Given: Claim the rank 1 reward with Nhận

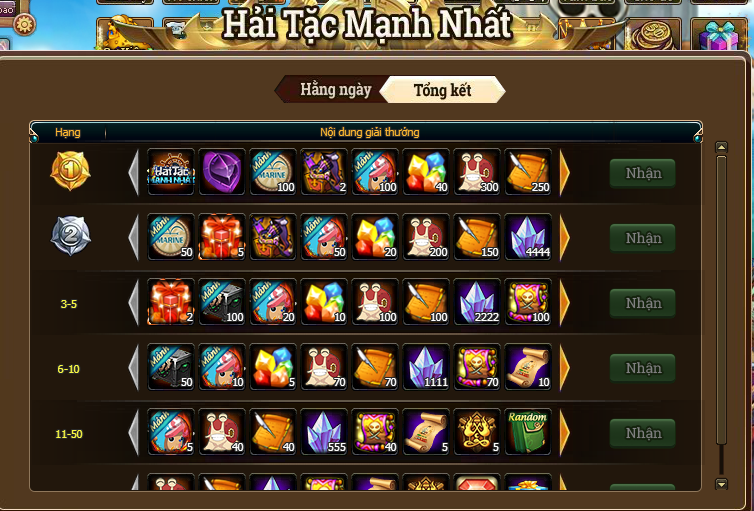Looking at the screenshot, I should coord(643,173).
